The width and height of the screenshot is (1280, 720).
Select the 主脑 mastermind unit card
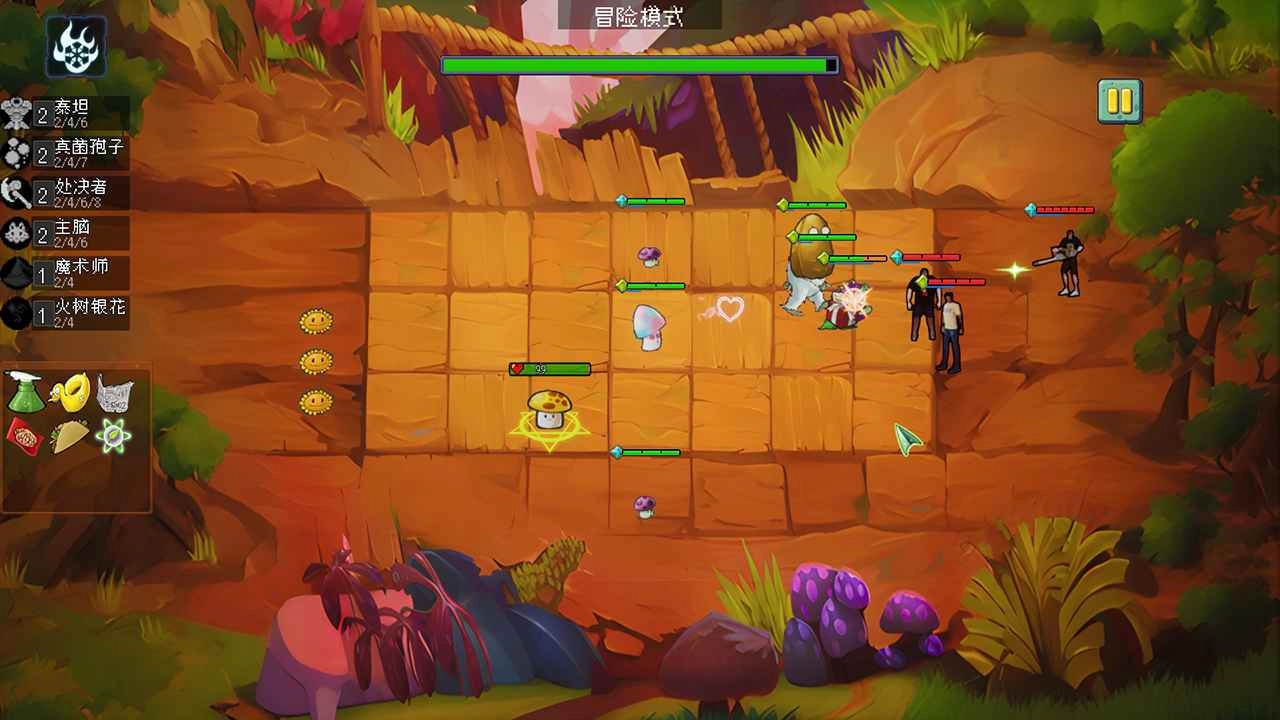[60, 234]
